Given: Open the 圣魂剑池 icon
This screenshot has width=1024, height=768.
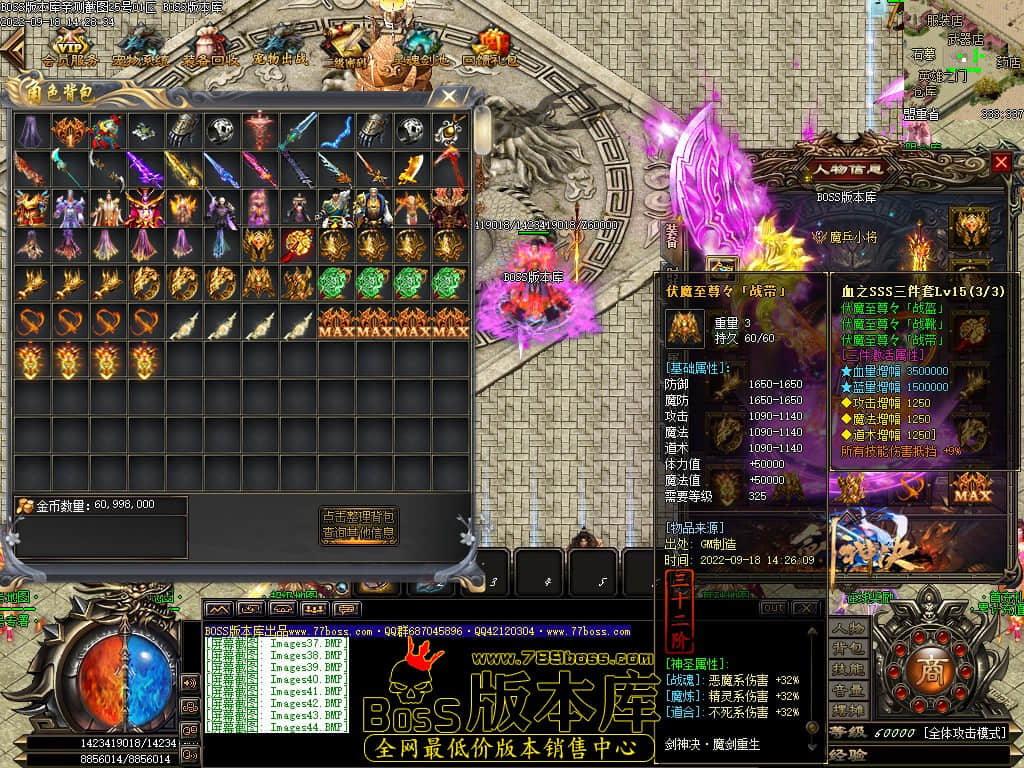Looking at the screenshot, I should [x=422, y=46].
